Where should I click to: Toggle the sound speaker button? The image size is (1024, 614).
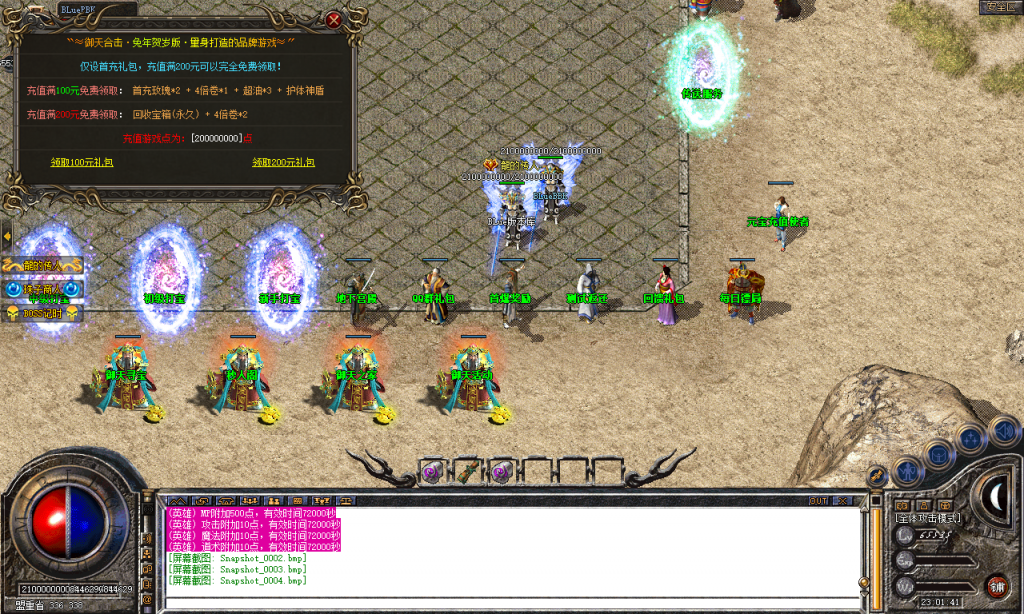(1002, 430)
